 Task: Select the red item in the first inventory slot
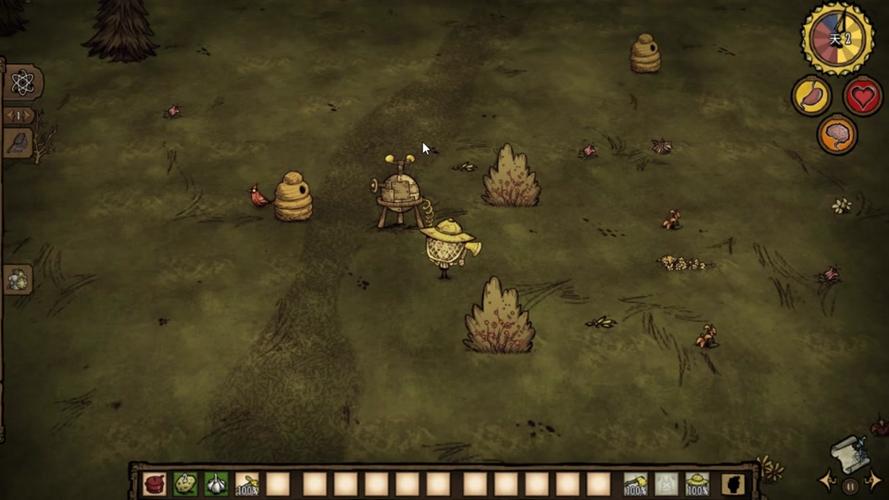click(x=155, y=485)
